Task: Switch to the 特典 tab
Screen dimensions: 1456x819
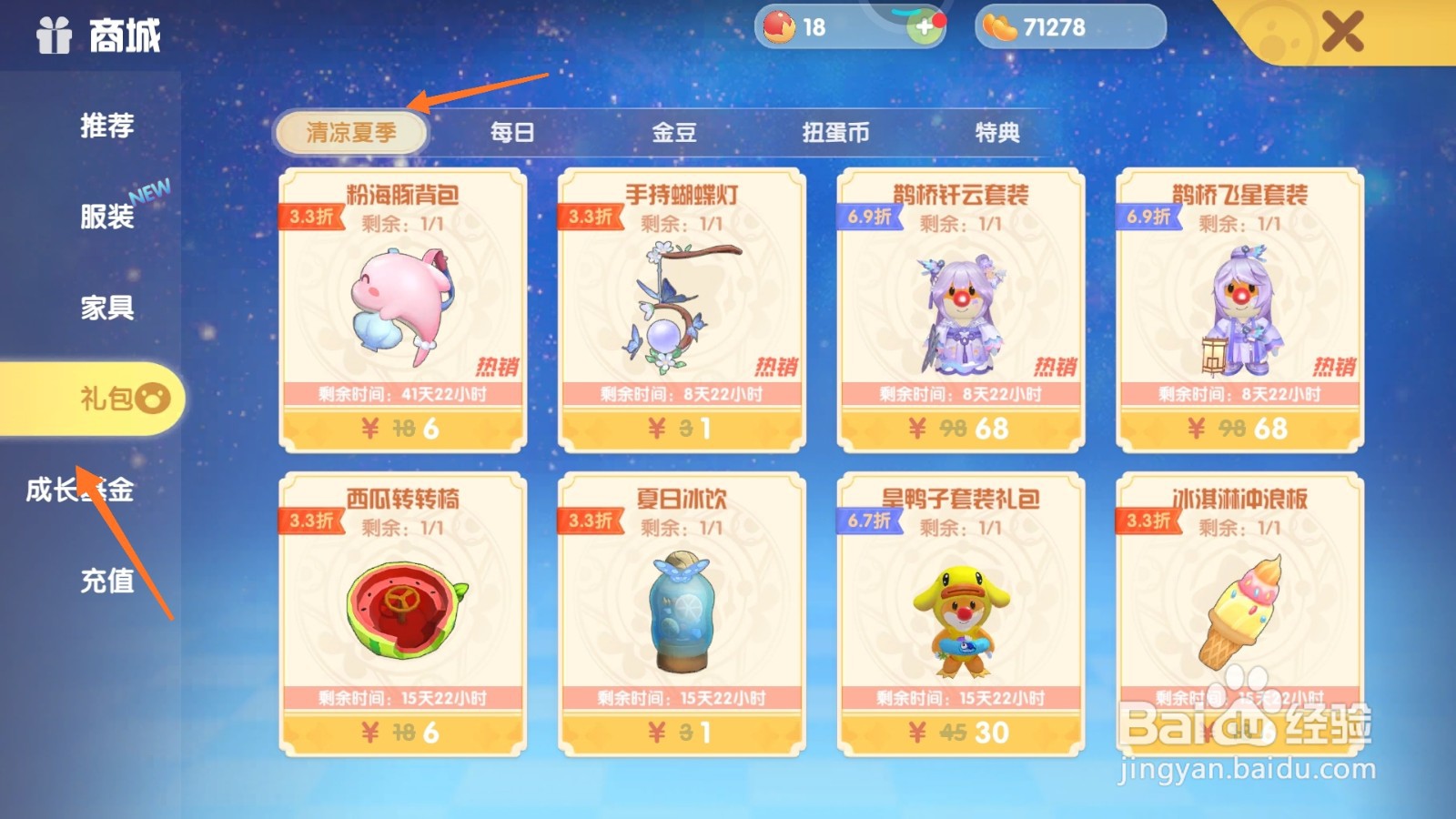Action: pos(999,133)
